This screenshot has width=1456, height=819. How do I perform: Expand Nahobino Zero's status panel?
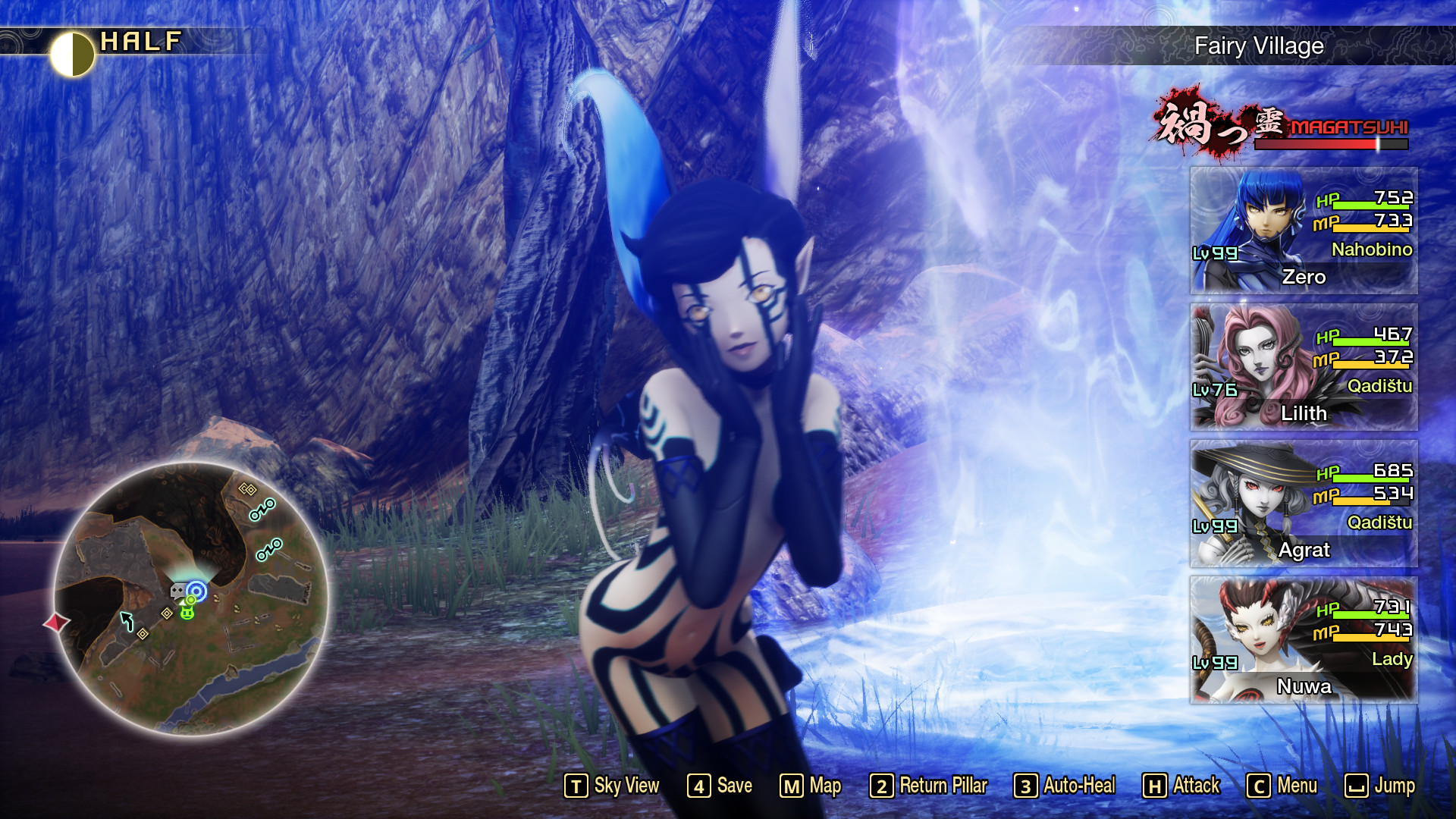pos(1301,231)
